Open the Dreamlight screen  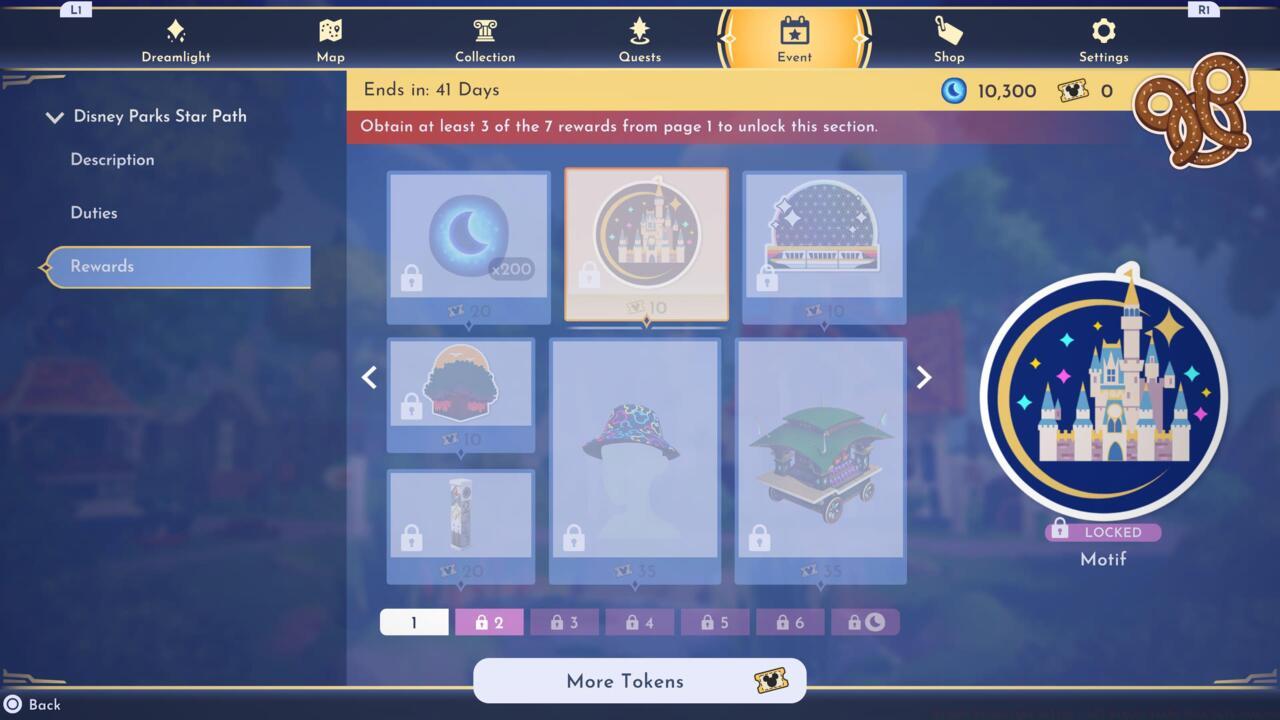(x=176, y=38)
